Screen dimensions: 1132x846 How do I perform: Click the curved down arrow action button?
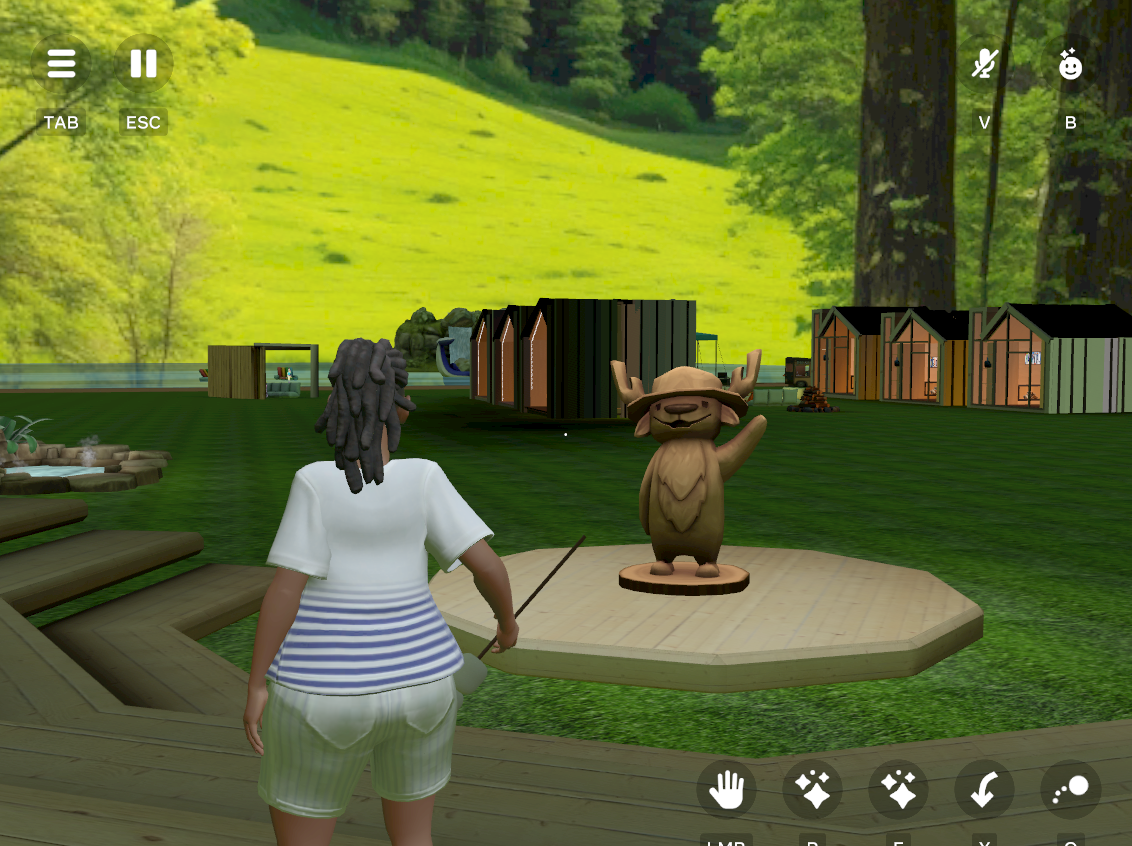pos(984,791)
